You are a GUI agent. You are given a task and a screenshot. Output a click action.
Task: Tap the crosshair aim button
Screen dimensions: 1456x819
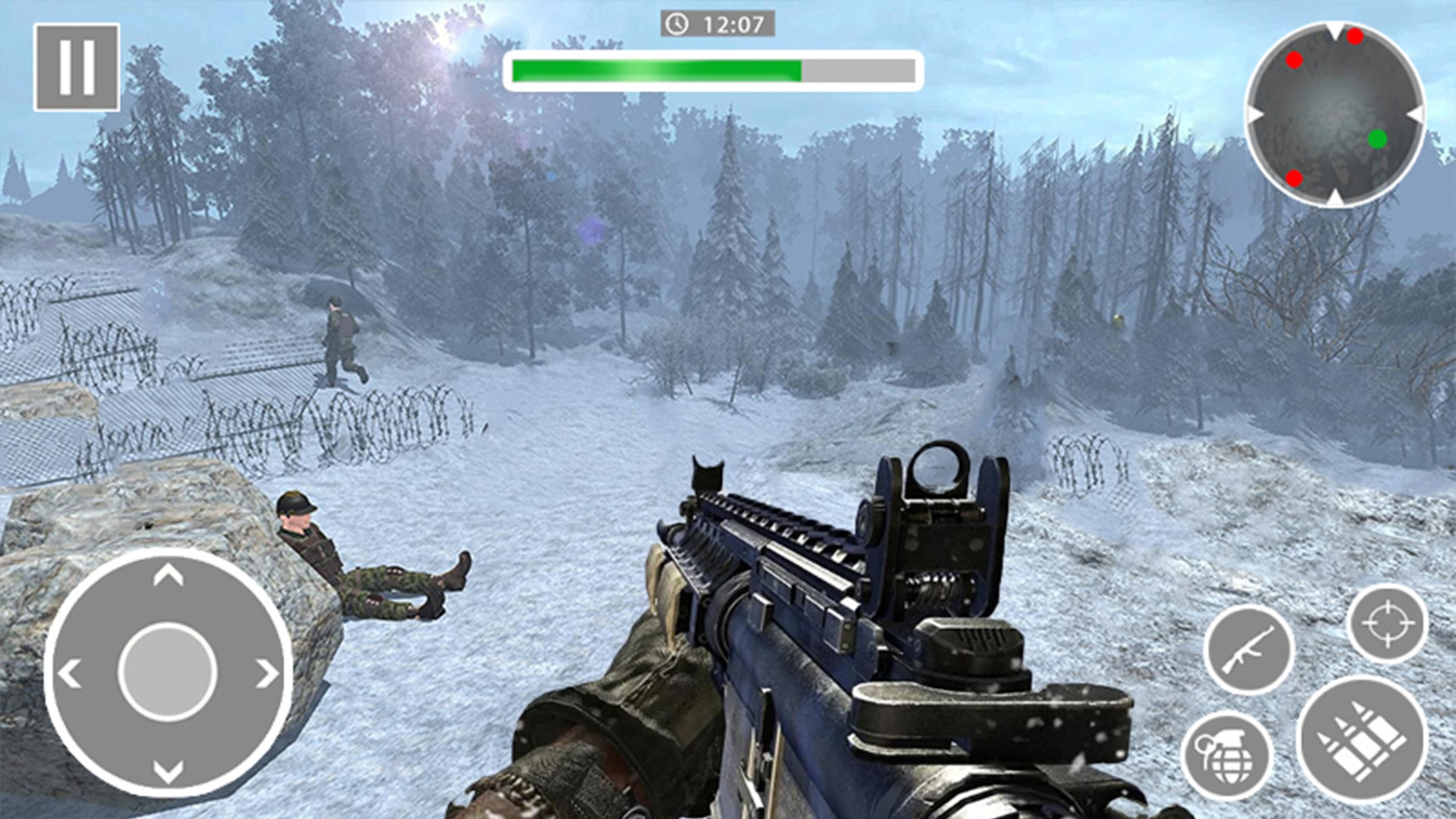point(1387,624)
